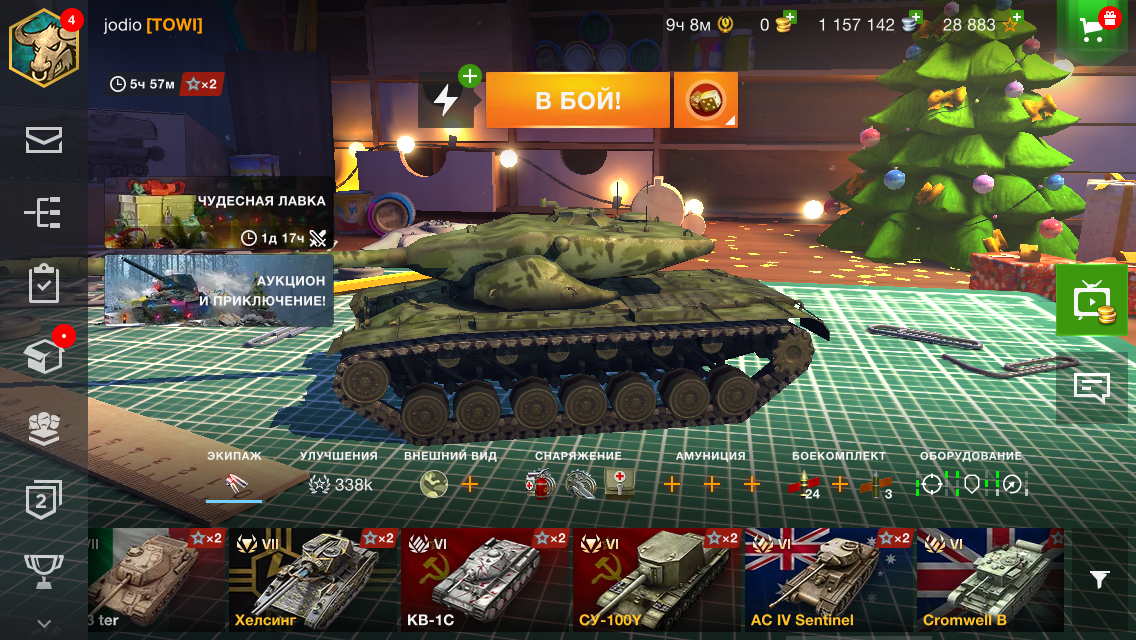Open the ЧУДЕСНАЯ ЛАВКА event banner
Screen dimensions: 1136x640
(218, 214)
